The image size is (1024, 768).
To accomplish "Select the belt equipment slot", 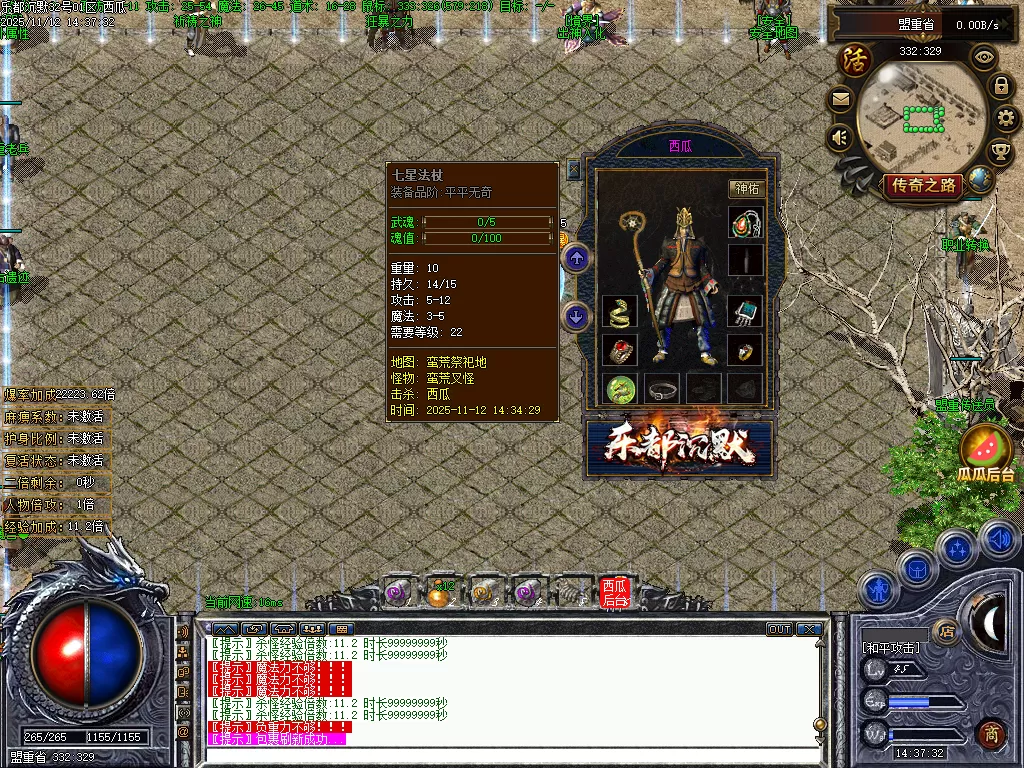I will pos(661,388).
